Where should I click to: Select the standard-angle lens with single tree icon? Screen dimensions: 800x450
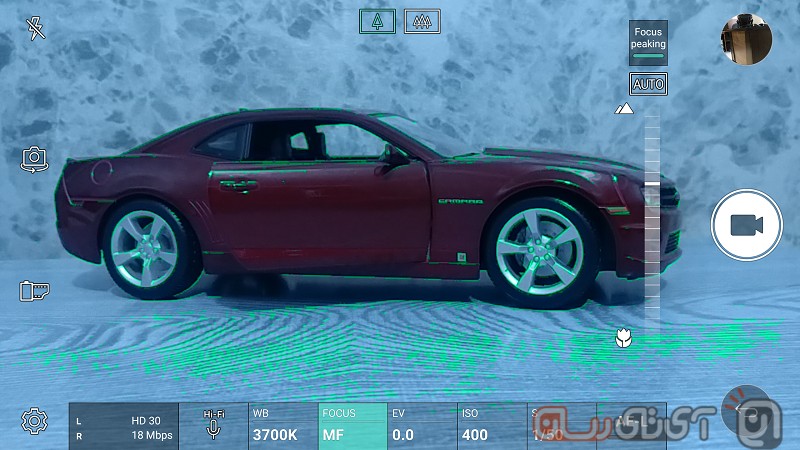[x=378, y=21]
